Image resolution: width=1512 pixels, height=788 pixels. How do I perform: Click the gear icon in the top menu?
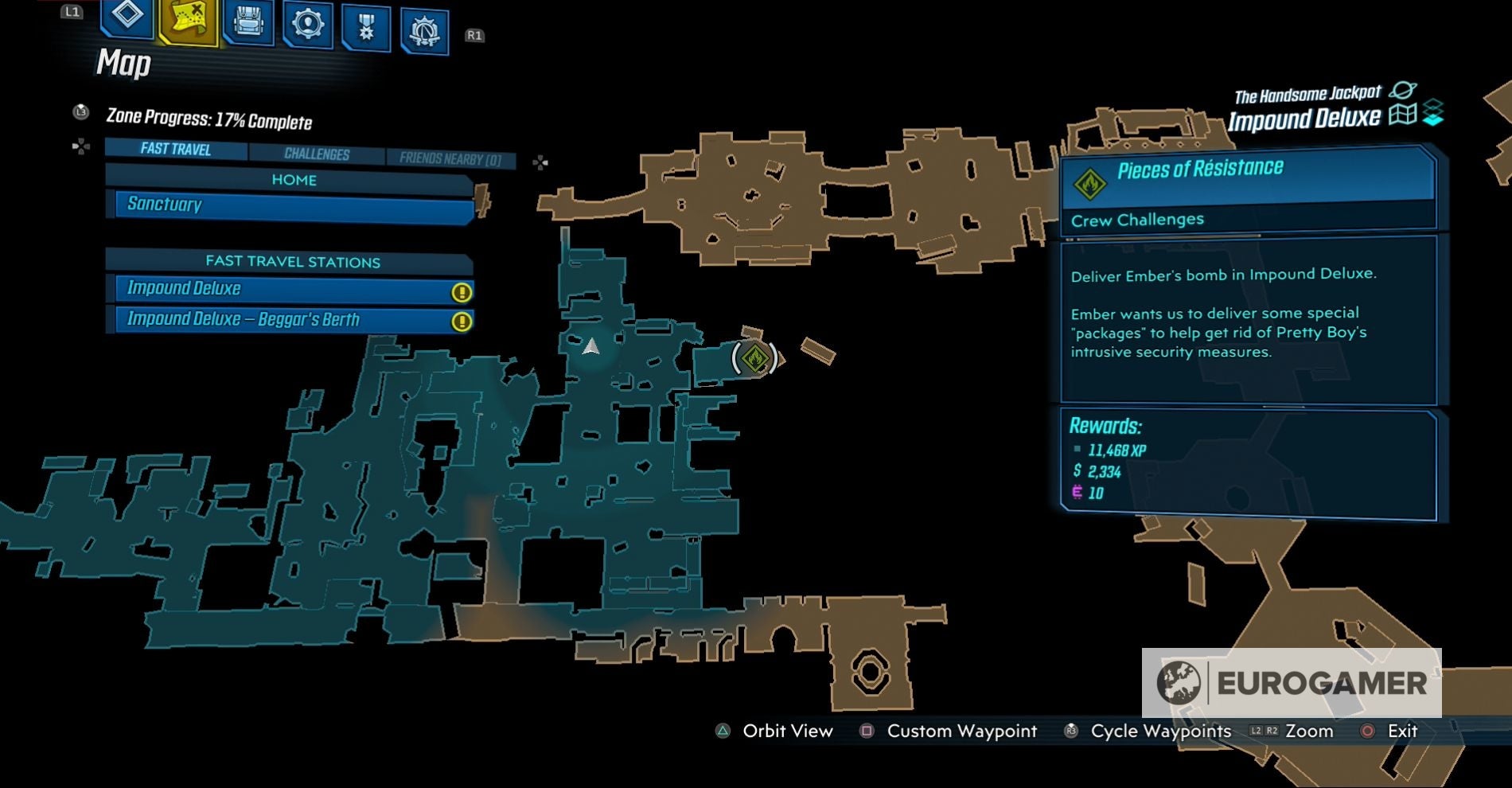307,24
